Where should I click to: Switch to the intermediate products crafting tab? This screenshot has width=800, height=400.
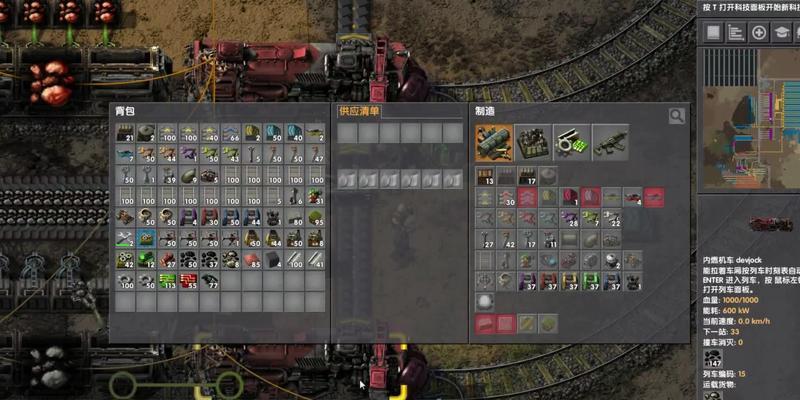click(571, 142)
